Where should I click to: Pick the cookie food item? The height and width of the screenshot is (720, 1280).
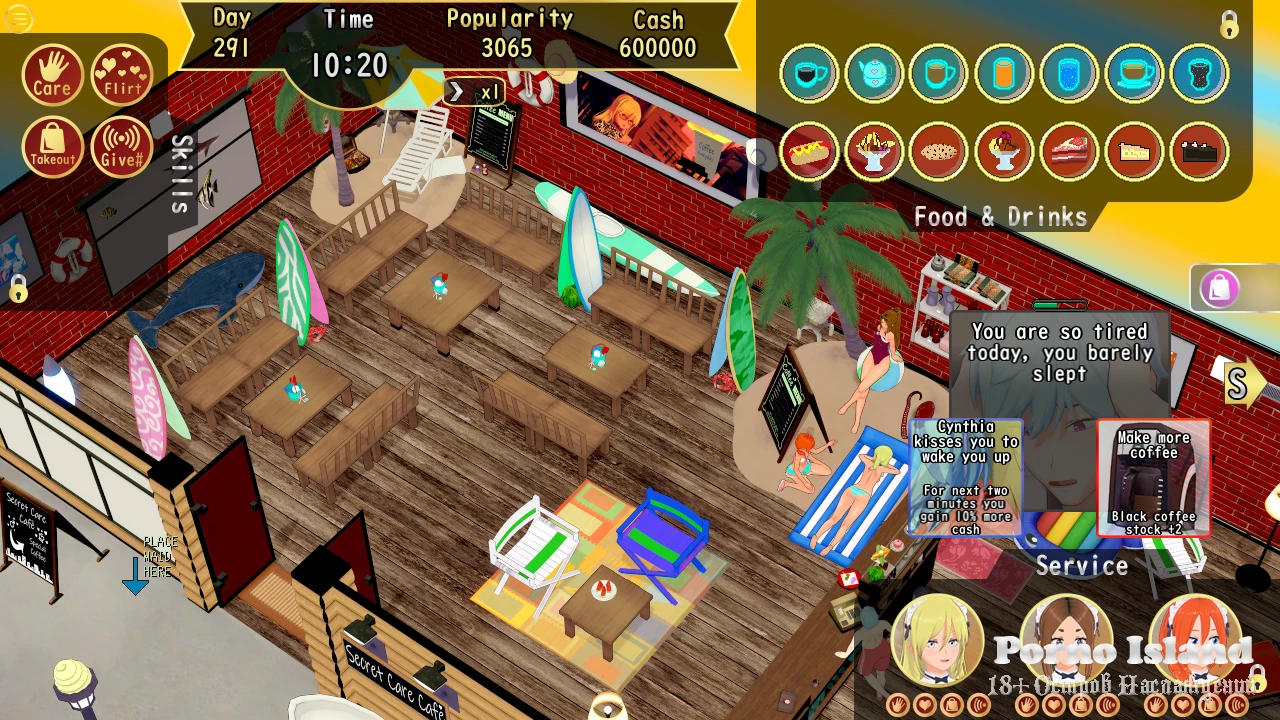[939, 151]
